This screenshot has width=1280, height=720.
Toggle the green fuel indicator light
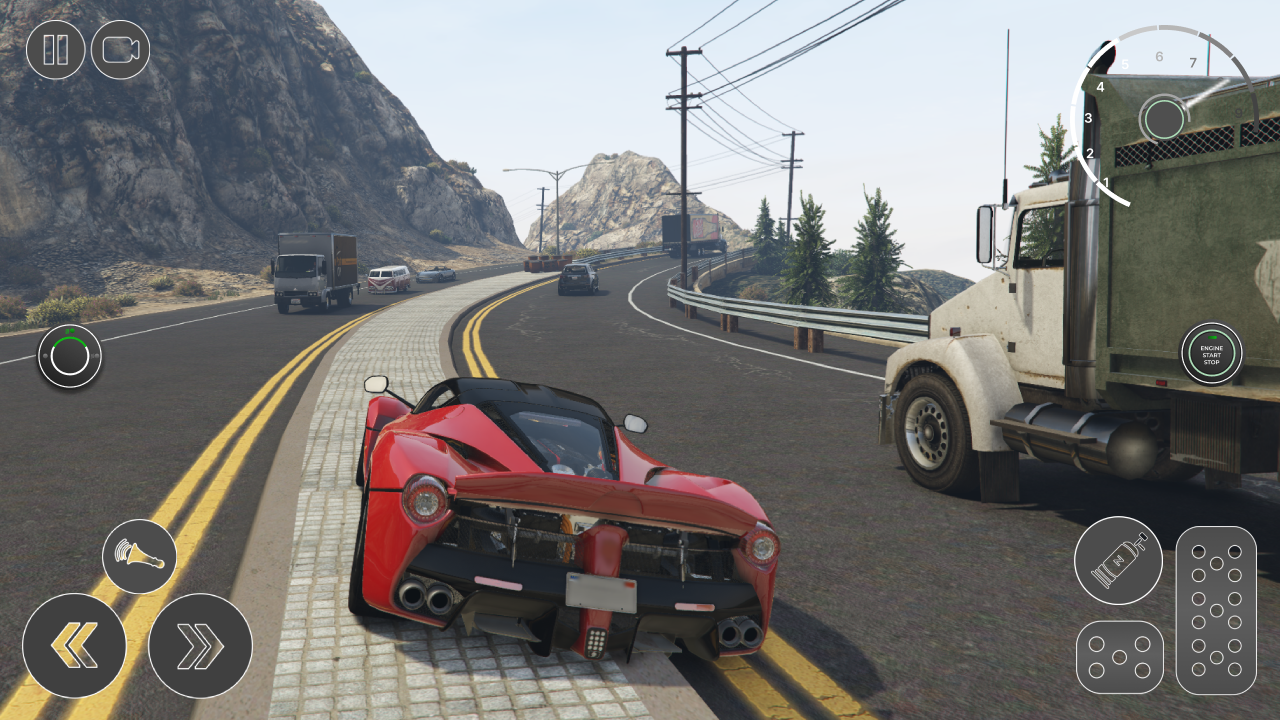point(72,331)
